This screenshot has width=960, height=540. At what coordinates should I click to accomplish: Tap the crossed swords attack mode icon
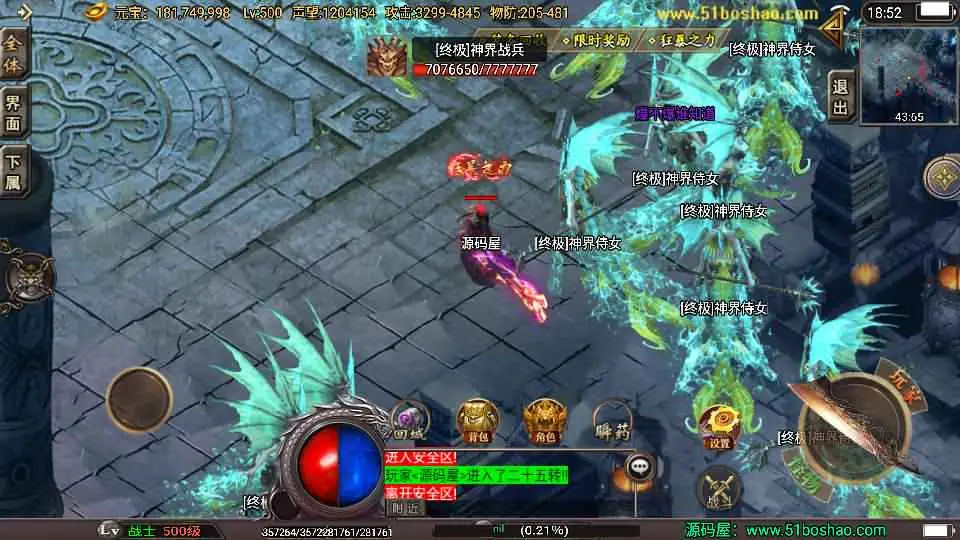click(x=718, y=489)
